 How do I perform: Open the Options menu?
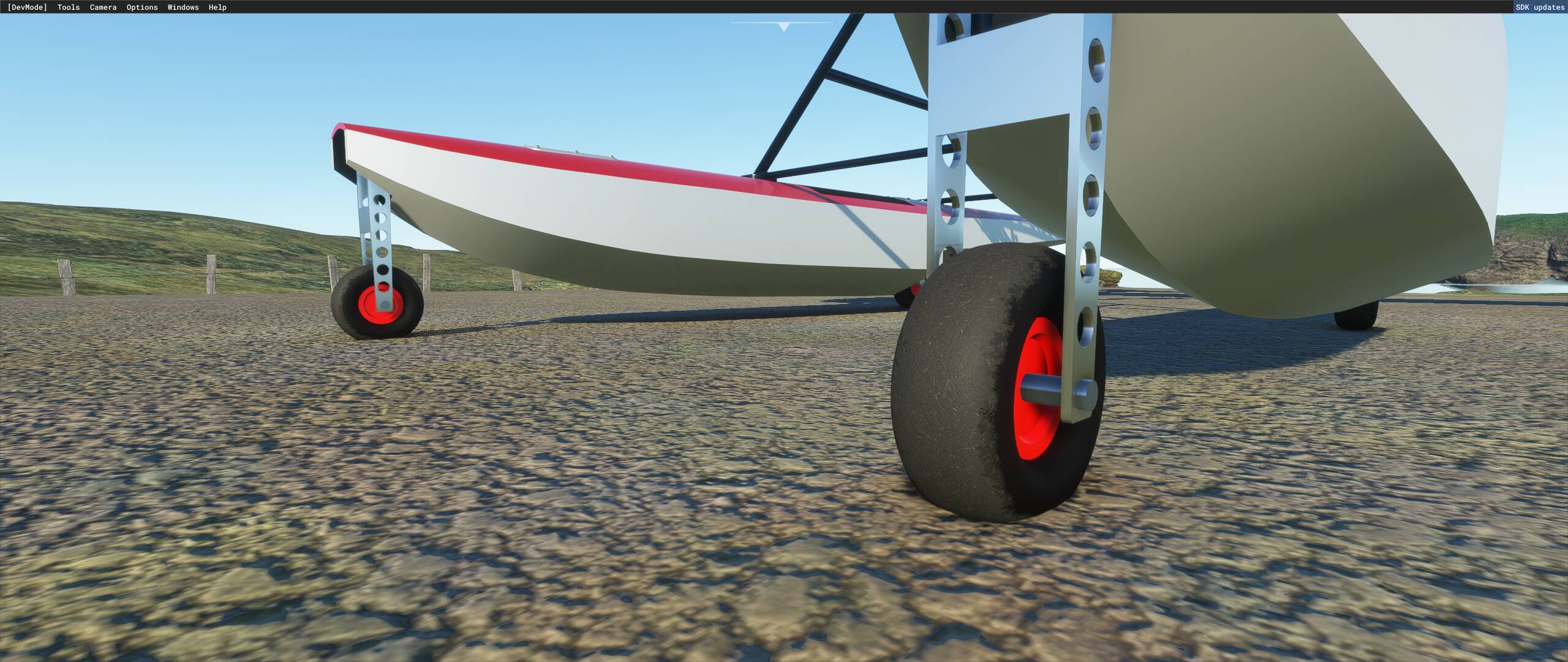141,7
